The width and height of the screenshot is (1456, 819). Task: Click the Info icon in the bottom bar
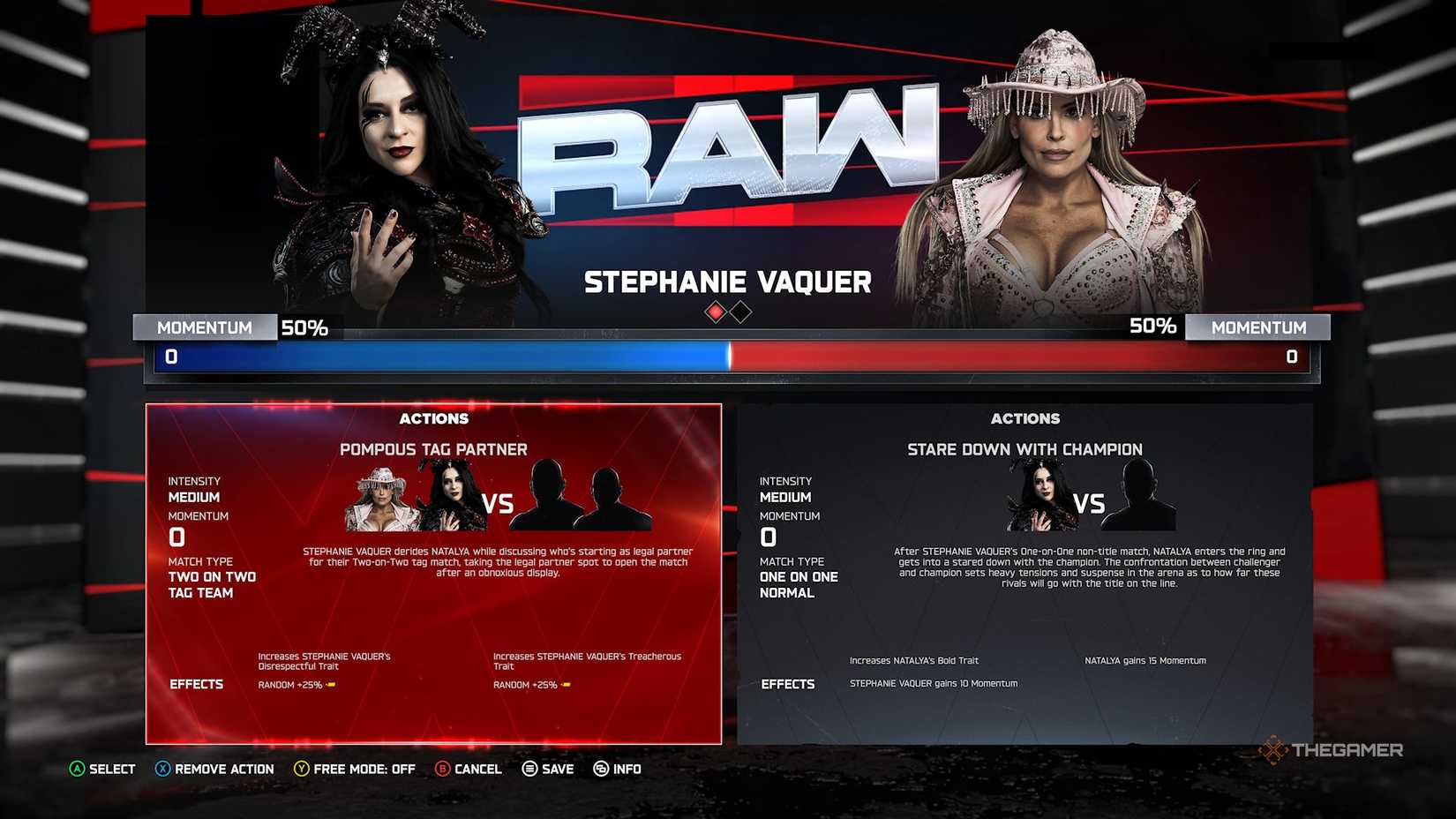point(601,769)
